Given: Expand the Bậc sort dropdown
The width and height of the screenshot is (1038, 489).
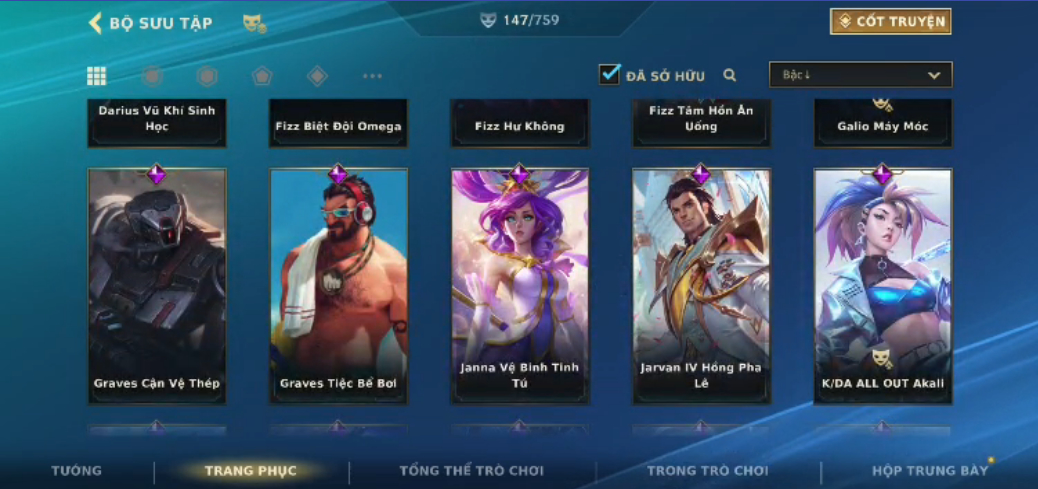Looking at the screenshot, I should [860, 75].
